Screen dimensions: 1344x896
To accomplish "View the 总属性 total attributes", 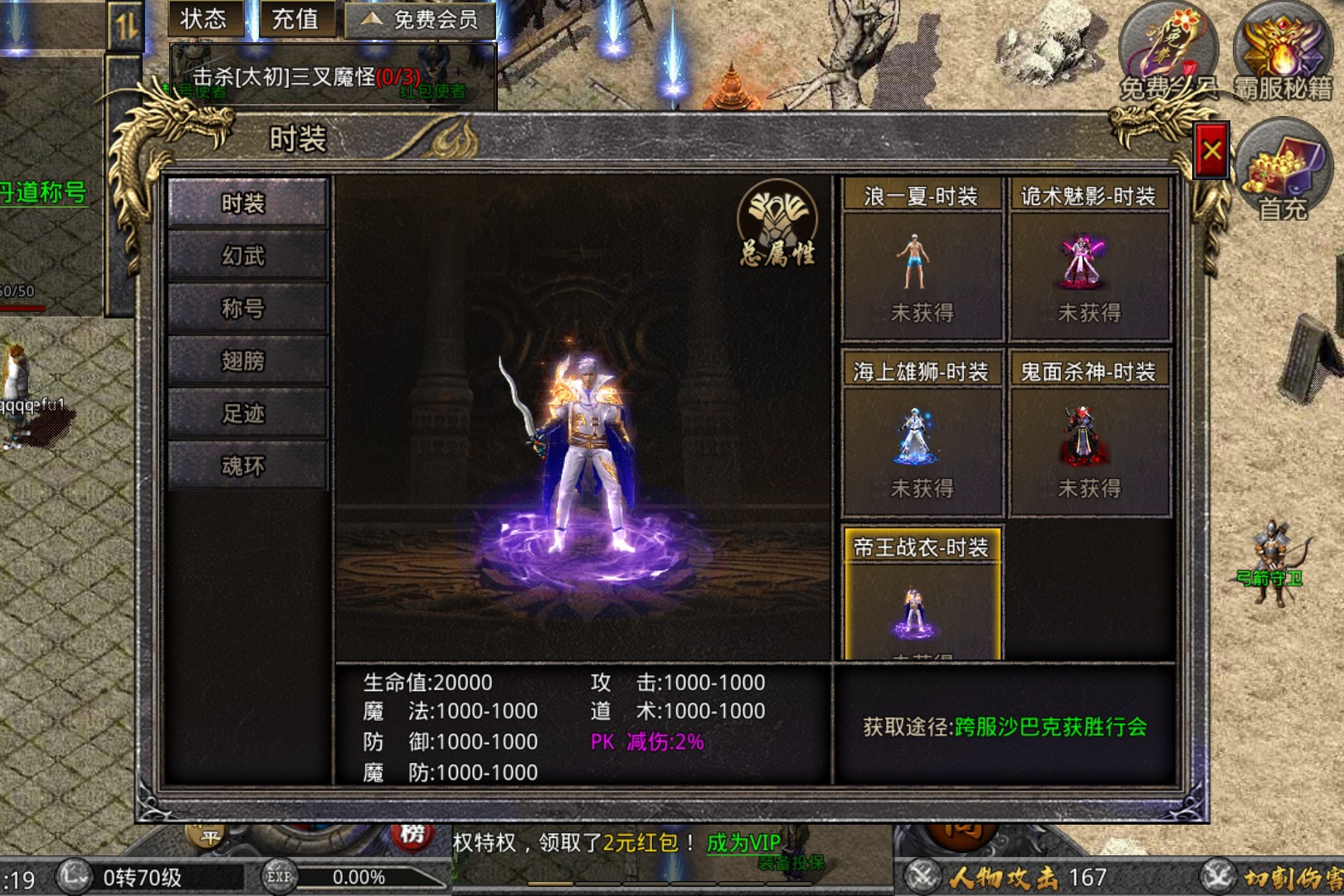I will coord(777,224).
